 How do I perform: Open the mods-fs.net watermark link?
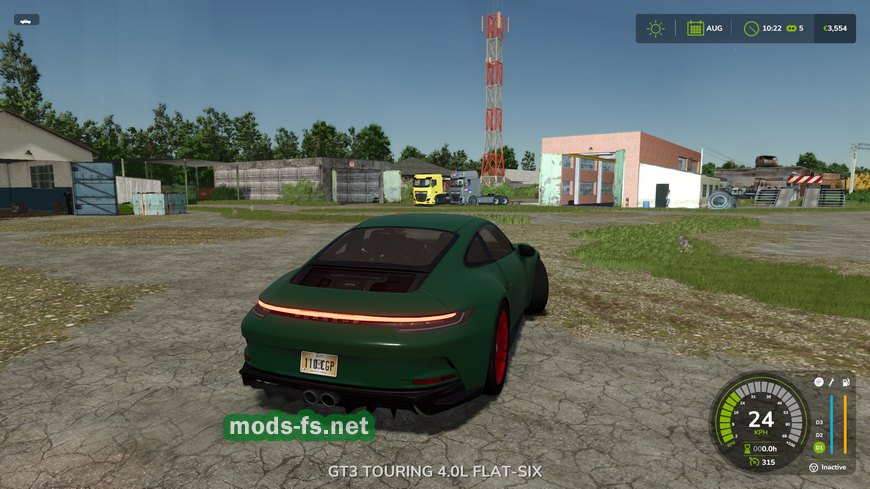click(299, 427)
